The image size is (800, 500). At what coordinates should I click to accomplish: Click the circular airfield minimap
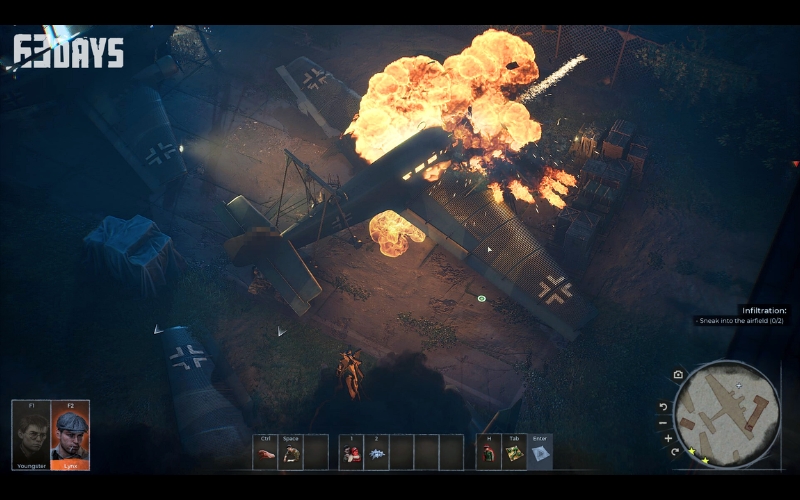(727, 413)
